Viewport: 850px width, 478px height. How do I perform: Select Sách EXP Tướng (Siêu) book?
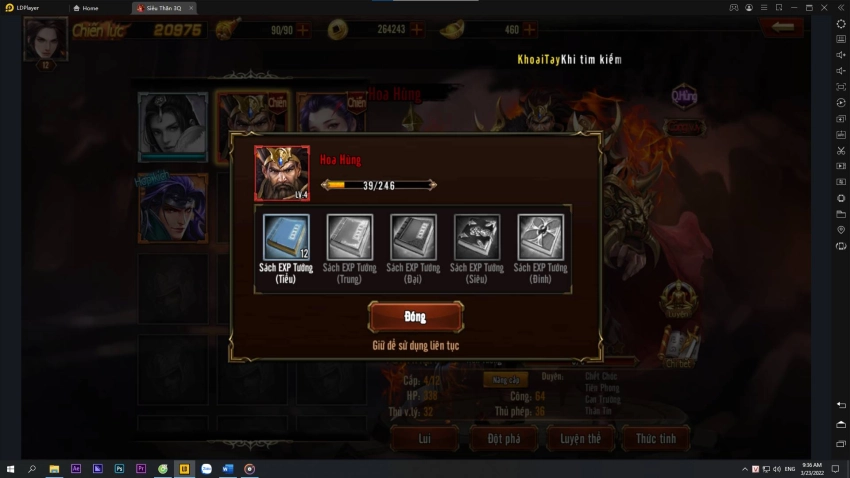(x=477, y=238)
